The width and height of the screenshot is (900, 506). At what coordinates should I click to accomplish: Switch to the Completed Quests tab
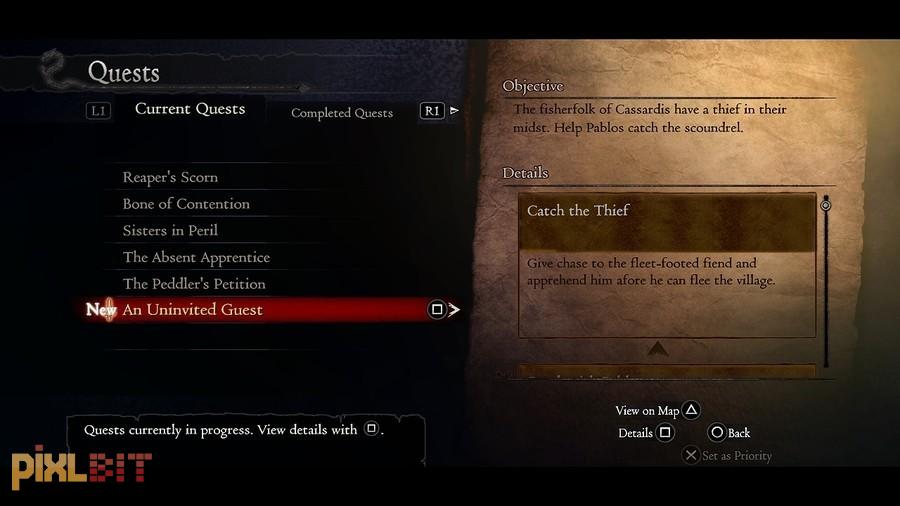(x=341, y=113)
